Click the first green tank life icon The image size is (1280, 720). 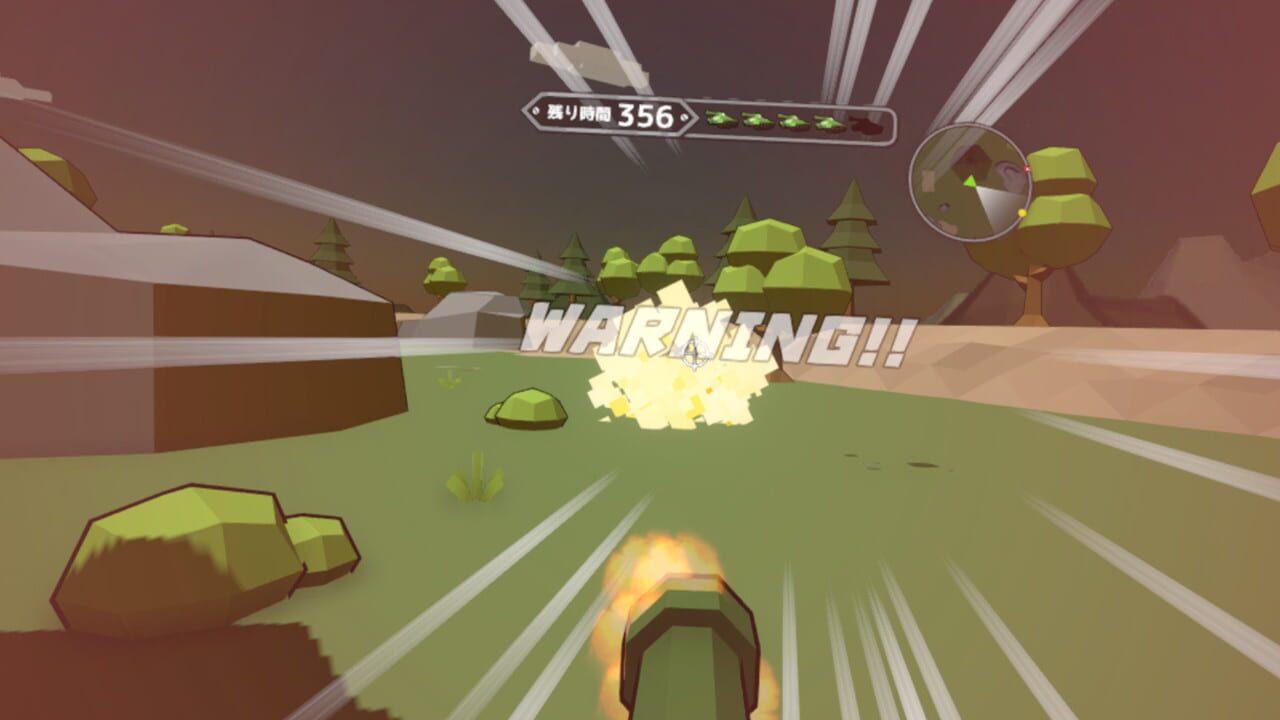pyautogui.click(x=718, y=121)
